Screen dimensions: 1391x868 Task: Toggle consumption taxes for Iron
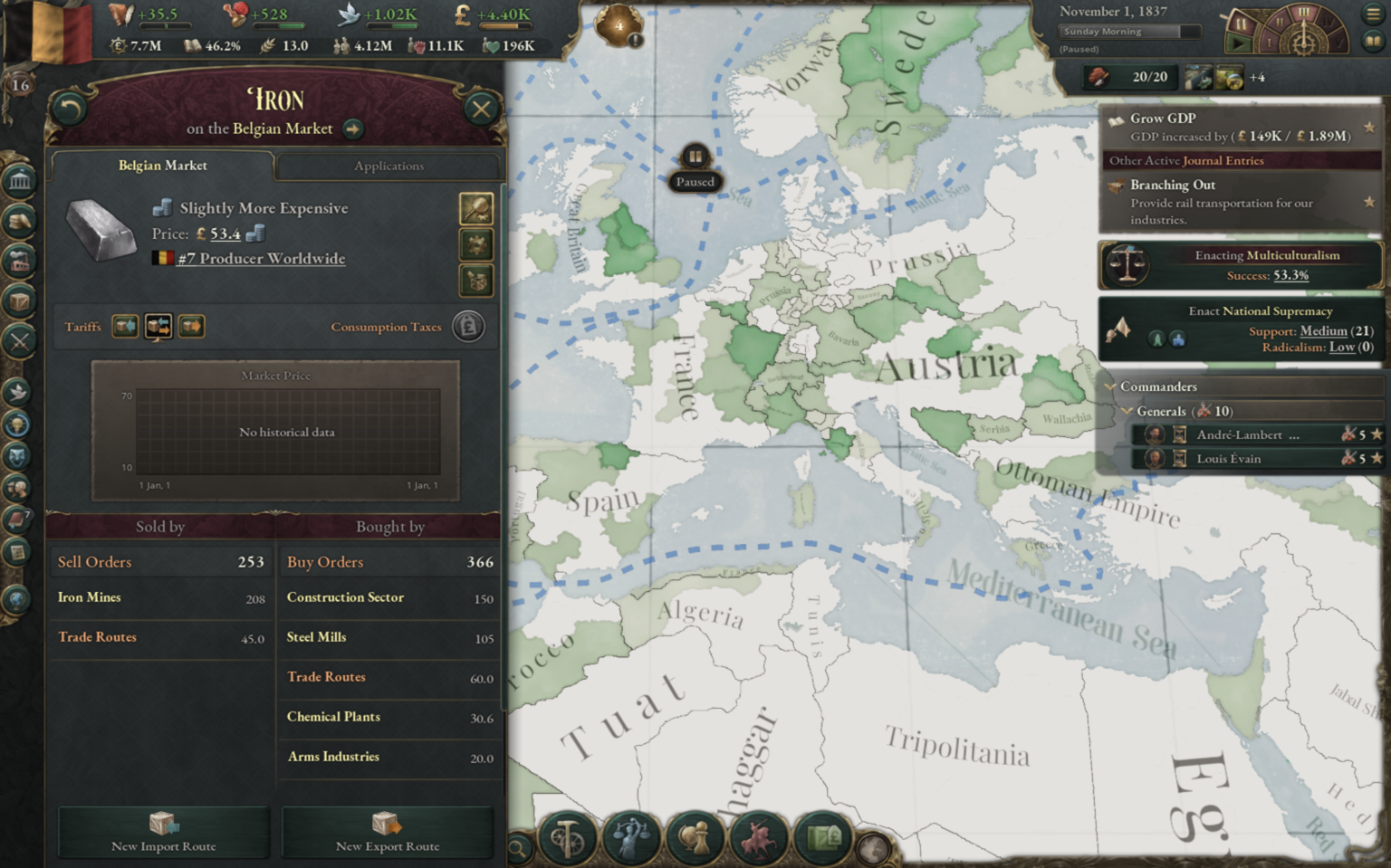coord(468,326)
